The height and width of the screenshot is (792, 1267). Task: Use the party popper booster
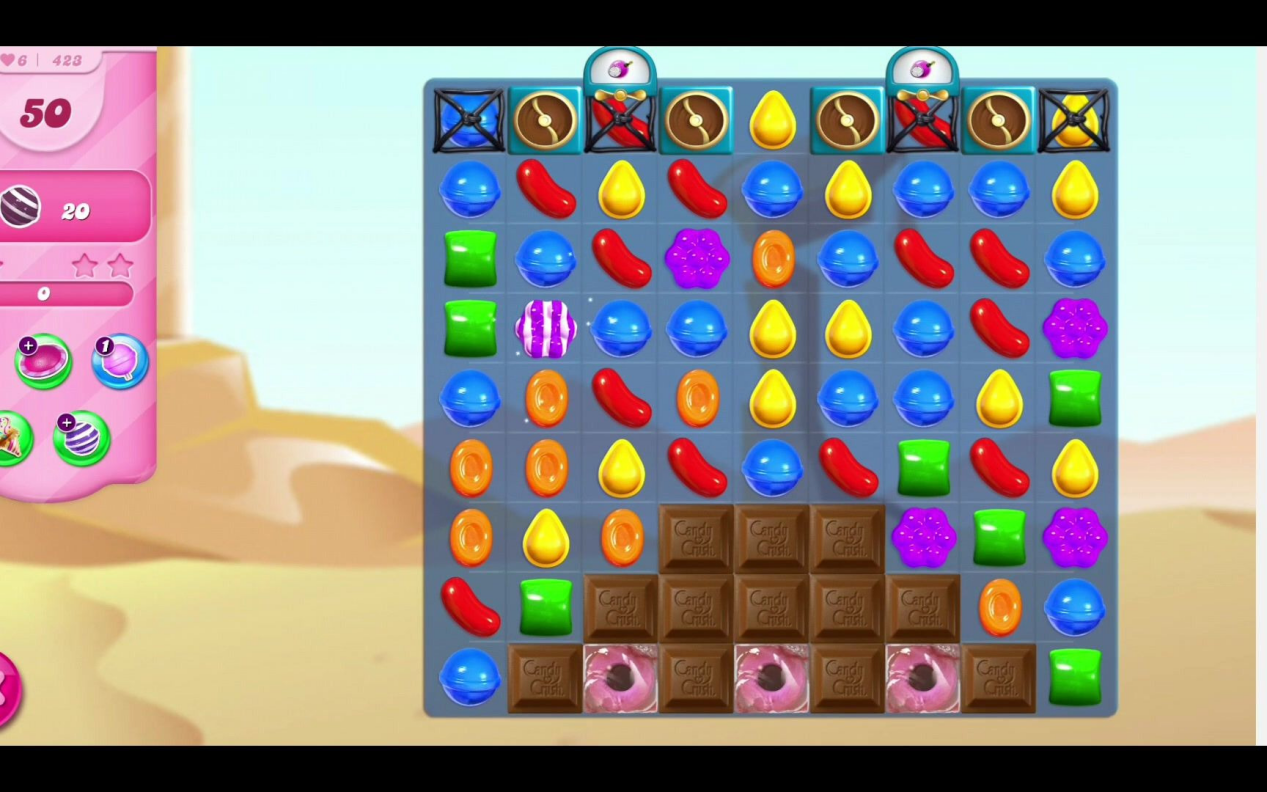pos(12,439)
